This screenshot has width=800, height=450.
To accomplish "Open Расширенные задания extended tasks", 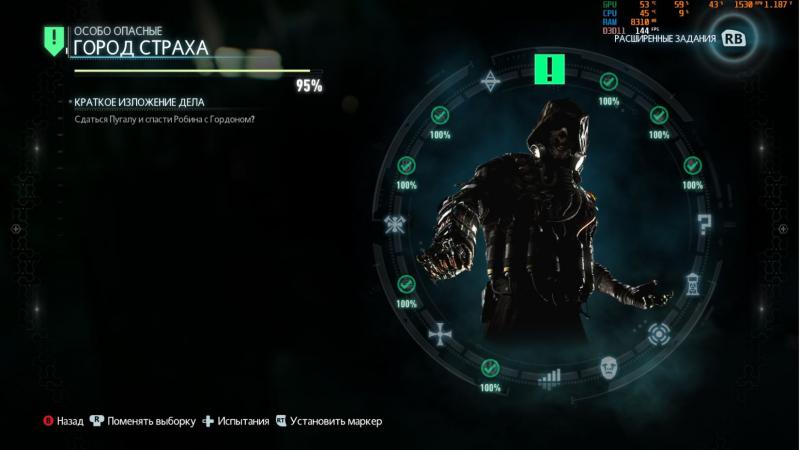I will pyautogui.click(x=665, y=38).
